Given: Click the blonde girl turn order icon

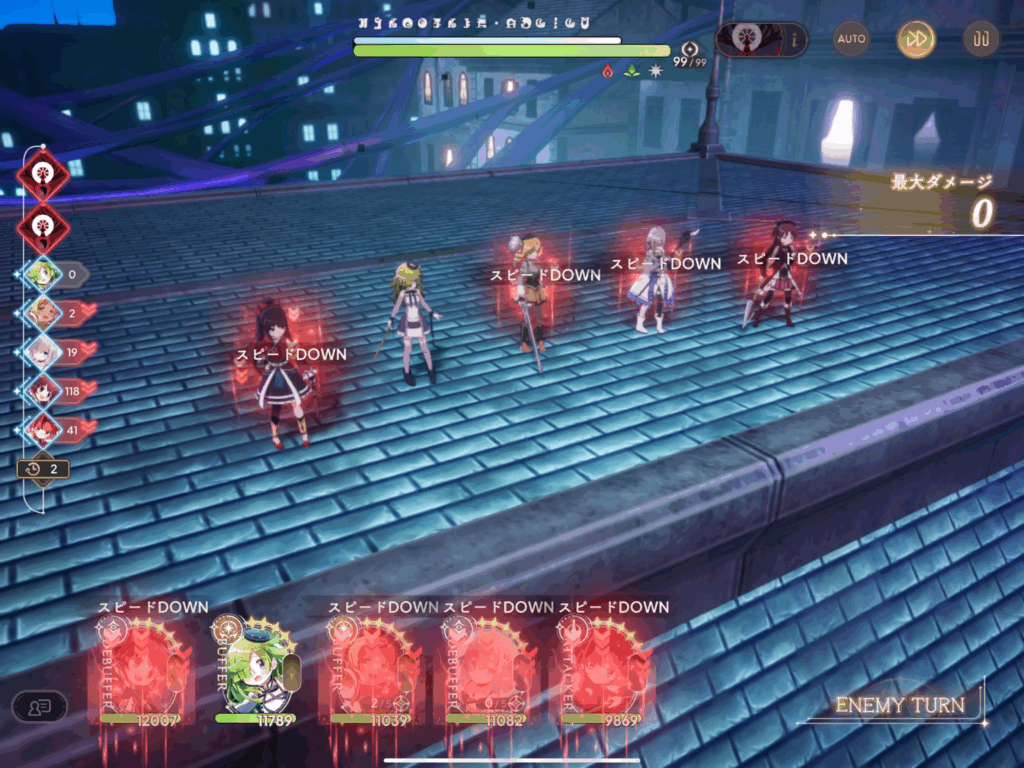Looking at the screenshot, I should click(x=42, y=312).
